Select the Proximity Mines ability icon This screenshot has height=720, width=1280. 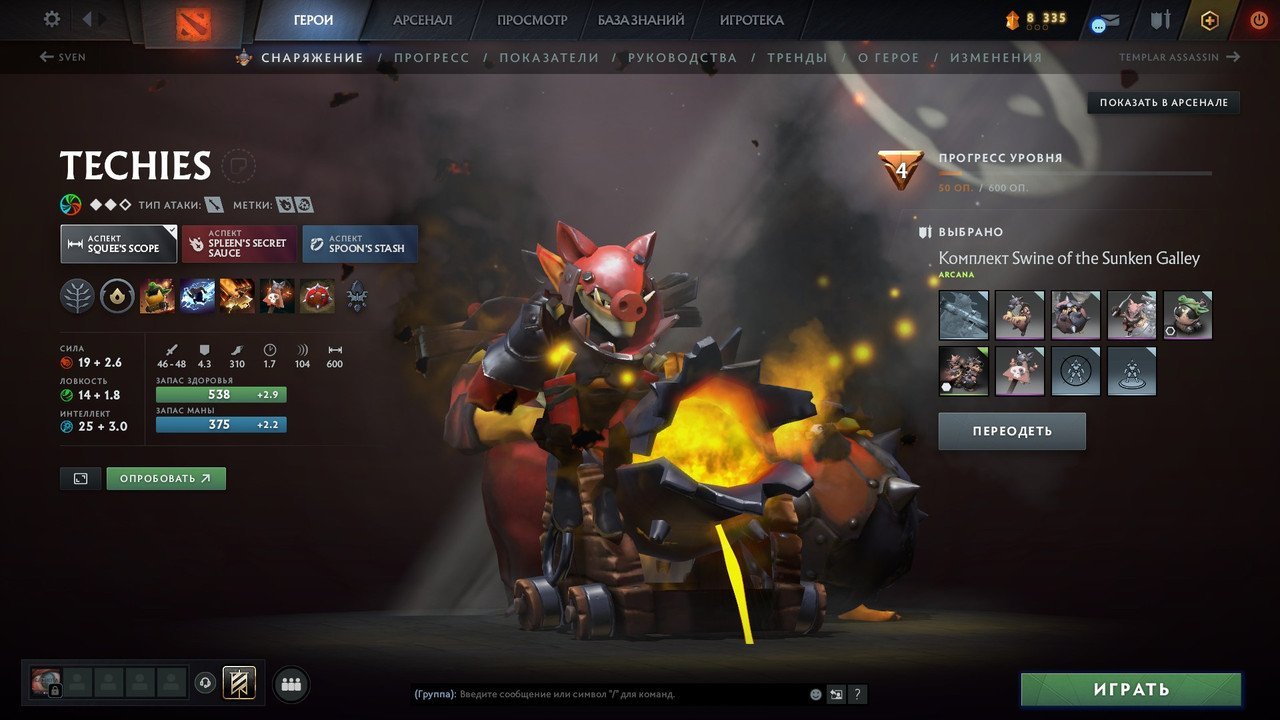point(317,296)
